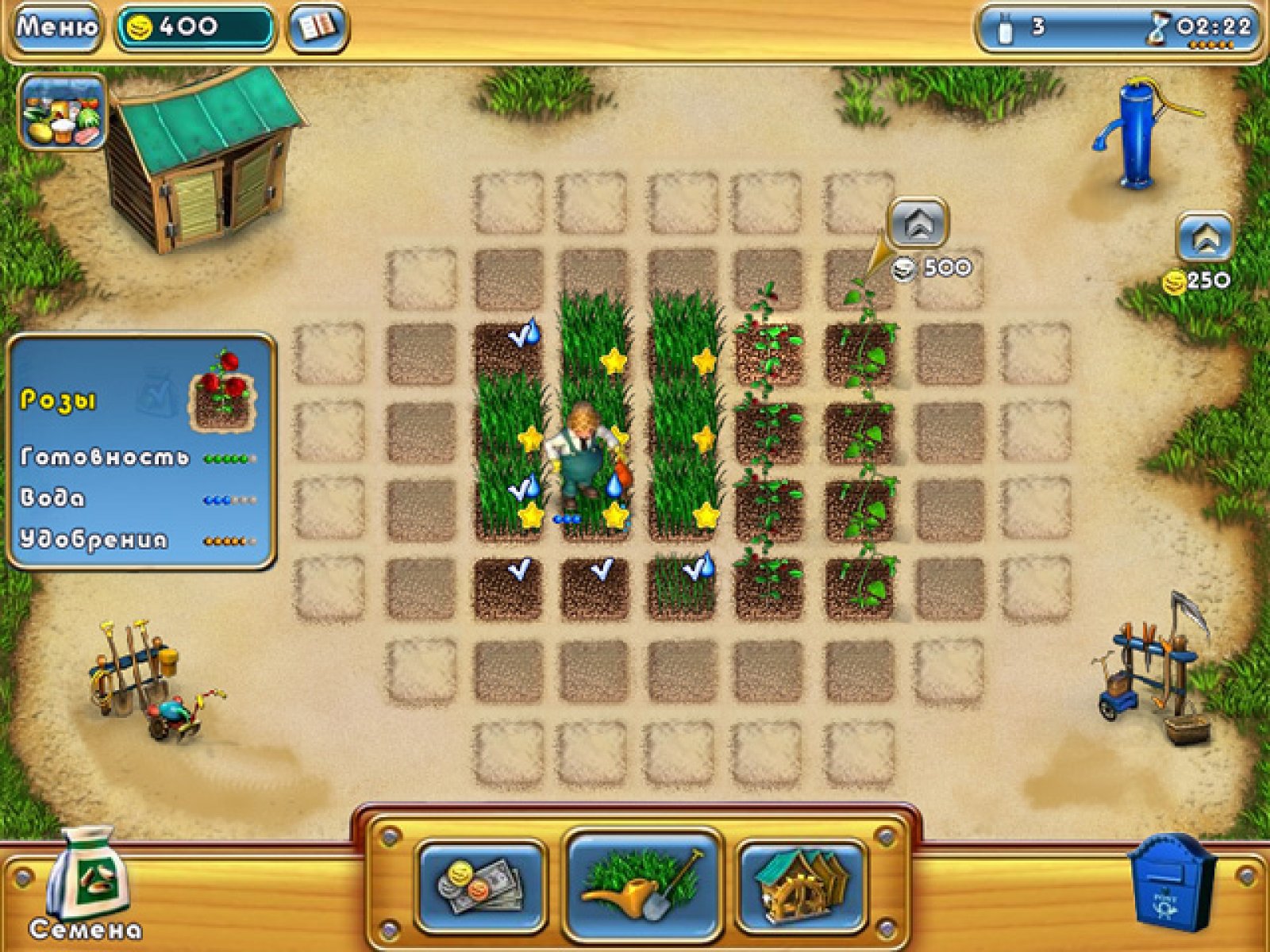Open the Меню button
This screenshot has height=952, width=1270.
coord(57,28)
